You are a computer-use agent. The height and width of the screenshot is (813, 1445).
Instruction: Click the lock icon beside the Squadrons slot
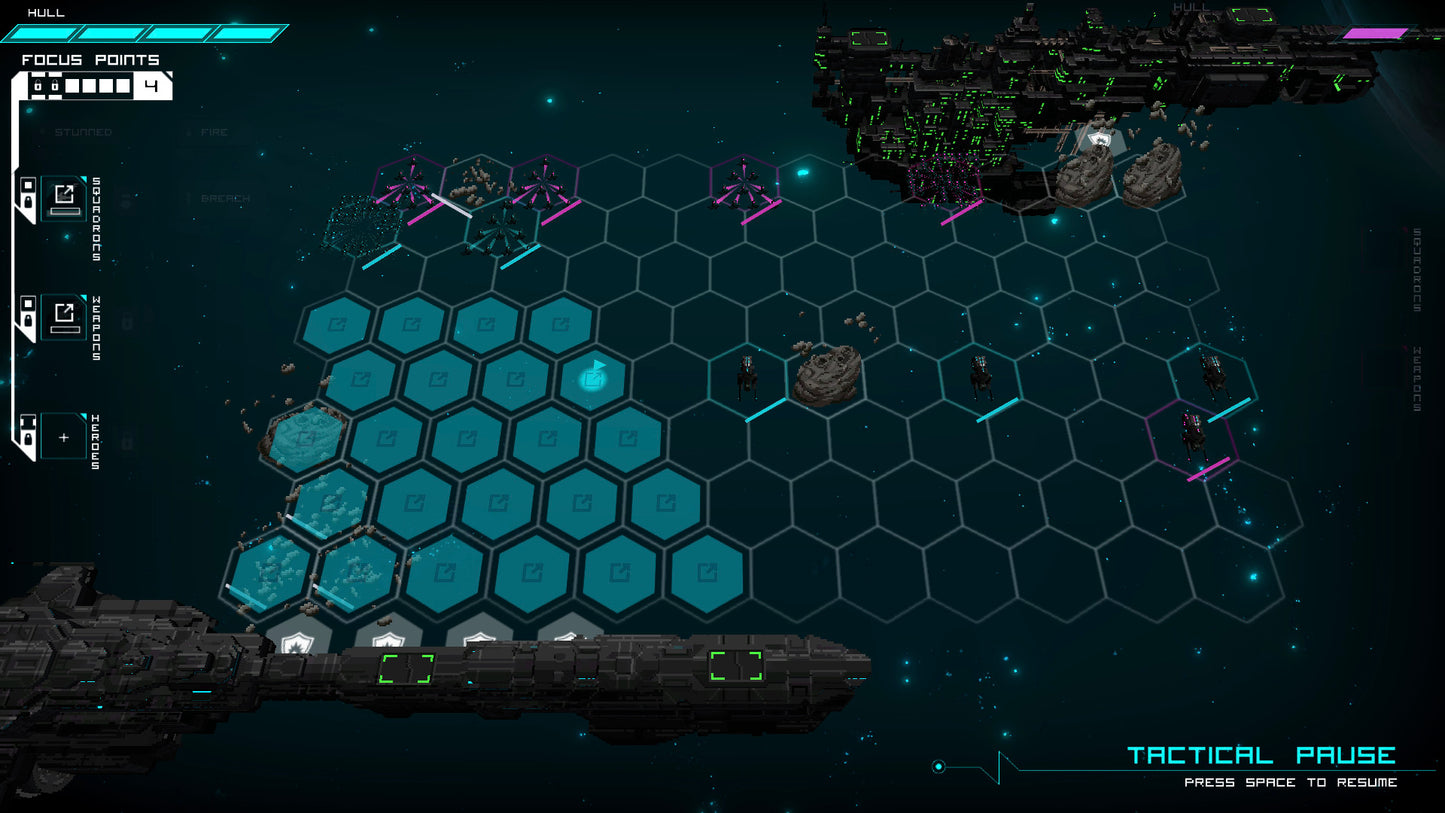tap(27, 200)
